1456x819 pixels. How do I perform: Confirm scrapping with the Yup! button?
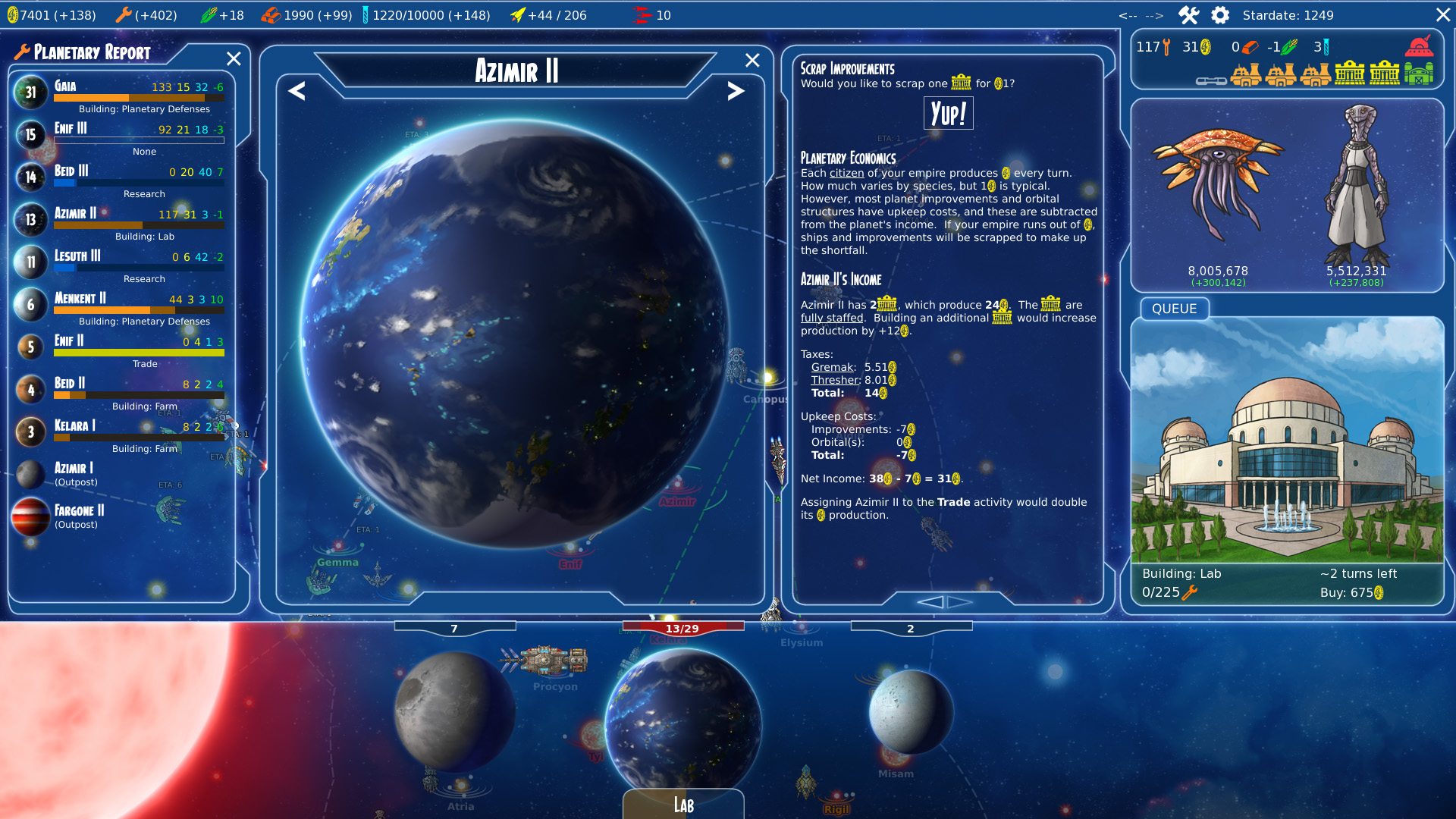click(x=948, y=114)
